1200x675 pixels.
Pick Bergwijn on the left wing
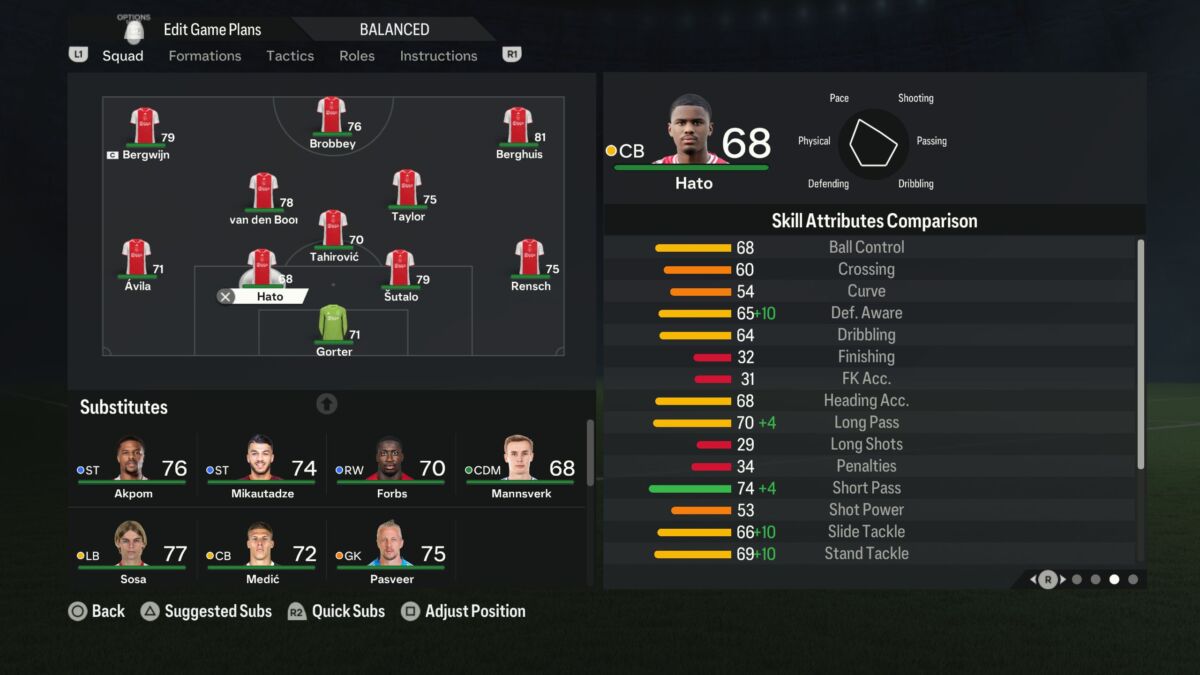pyautogui.click(x=145, y=130)
